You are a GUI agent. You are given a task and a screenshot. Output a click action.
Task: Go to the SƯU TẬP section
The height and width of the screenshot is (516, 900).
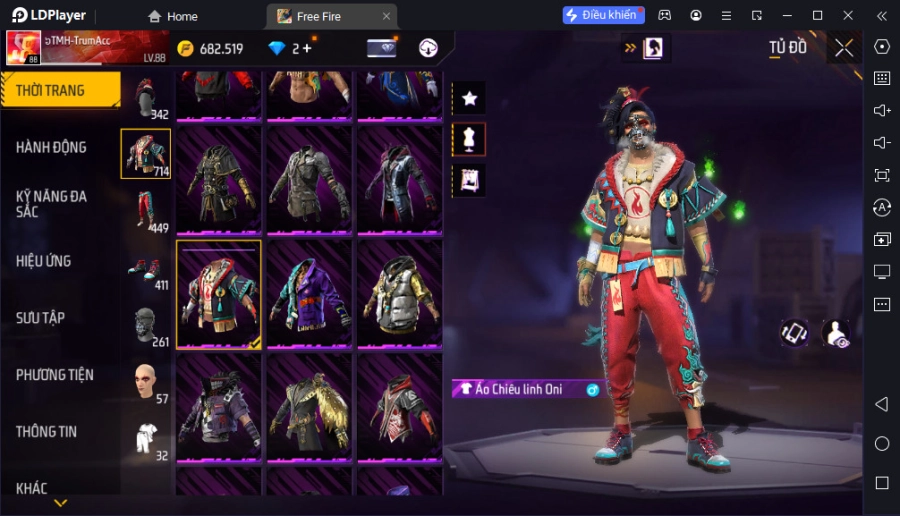pyautogui.click(x=41, y=318)
